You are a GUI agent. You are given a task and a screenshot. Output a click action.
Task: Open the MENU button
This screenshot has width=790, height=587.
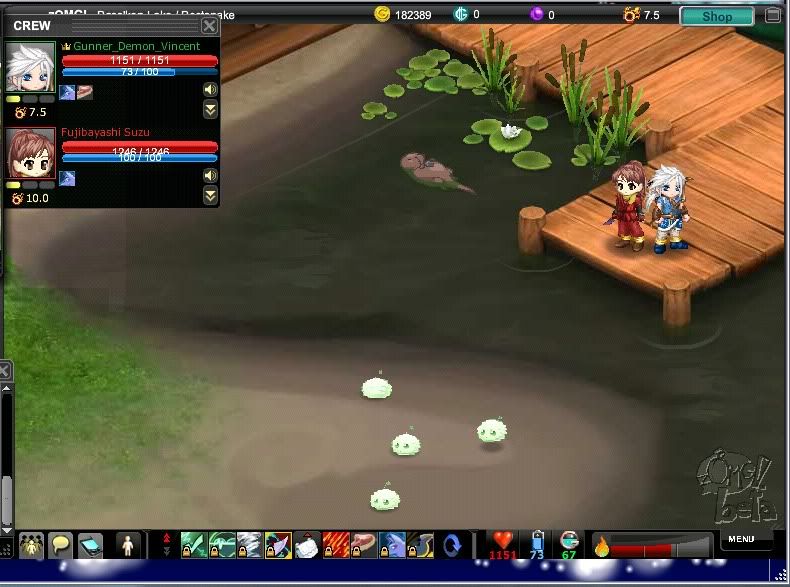point(742,540)
